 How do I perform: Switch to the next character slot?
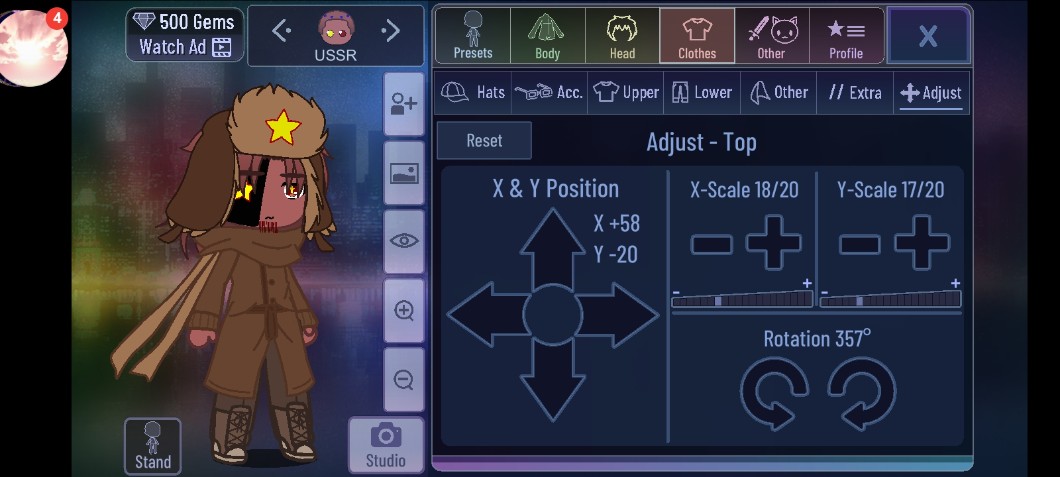(390, 32)
